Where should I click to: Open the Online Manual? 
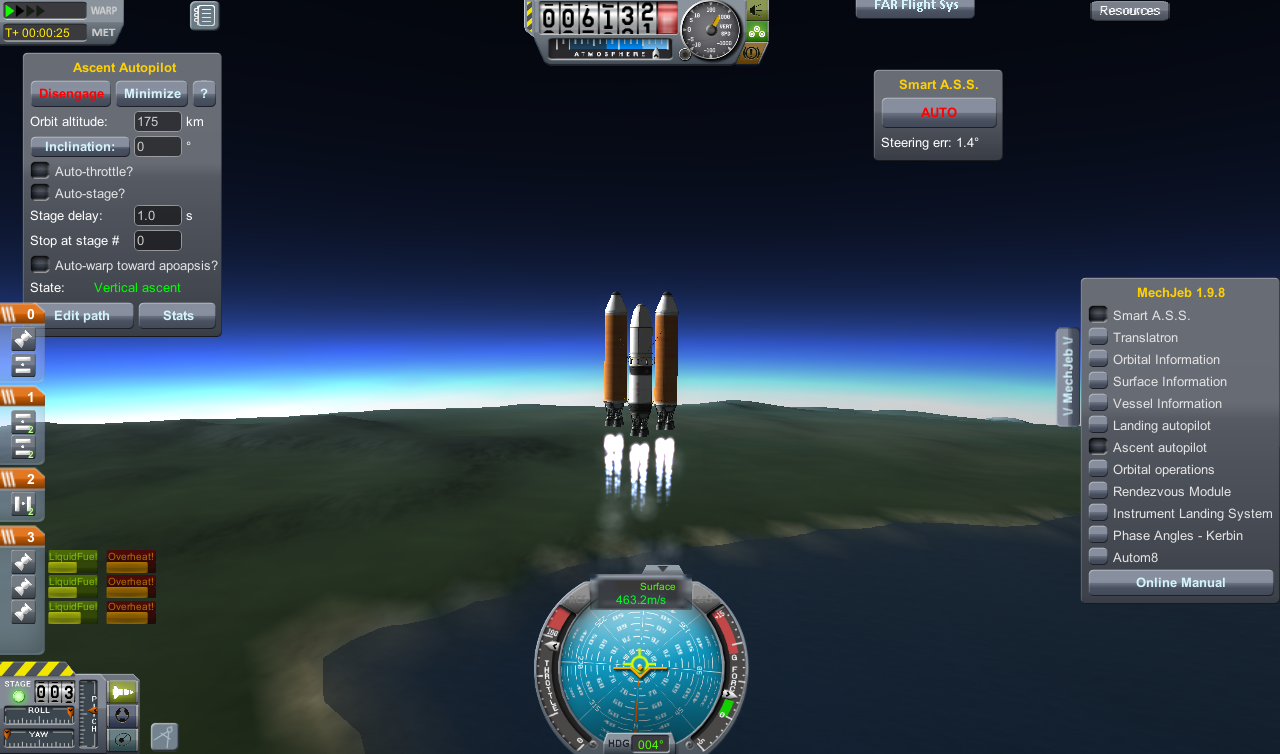(1180, 582)
